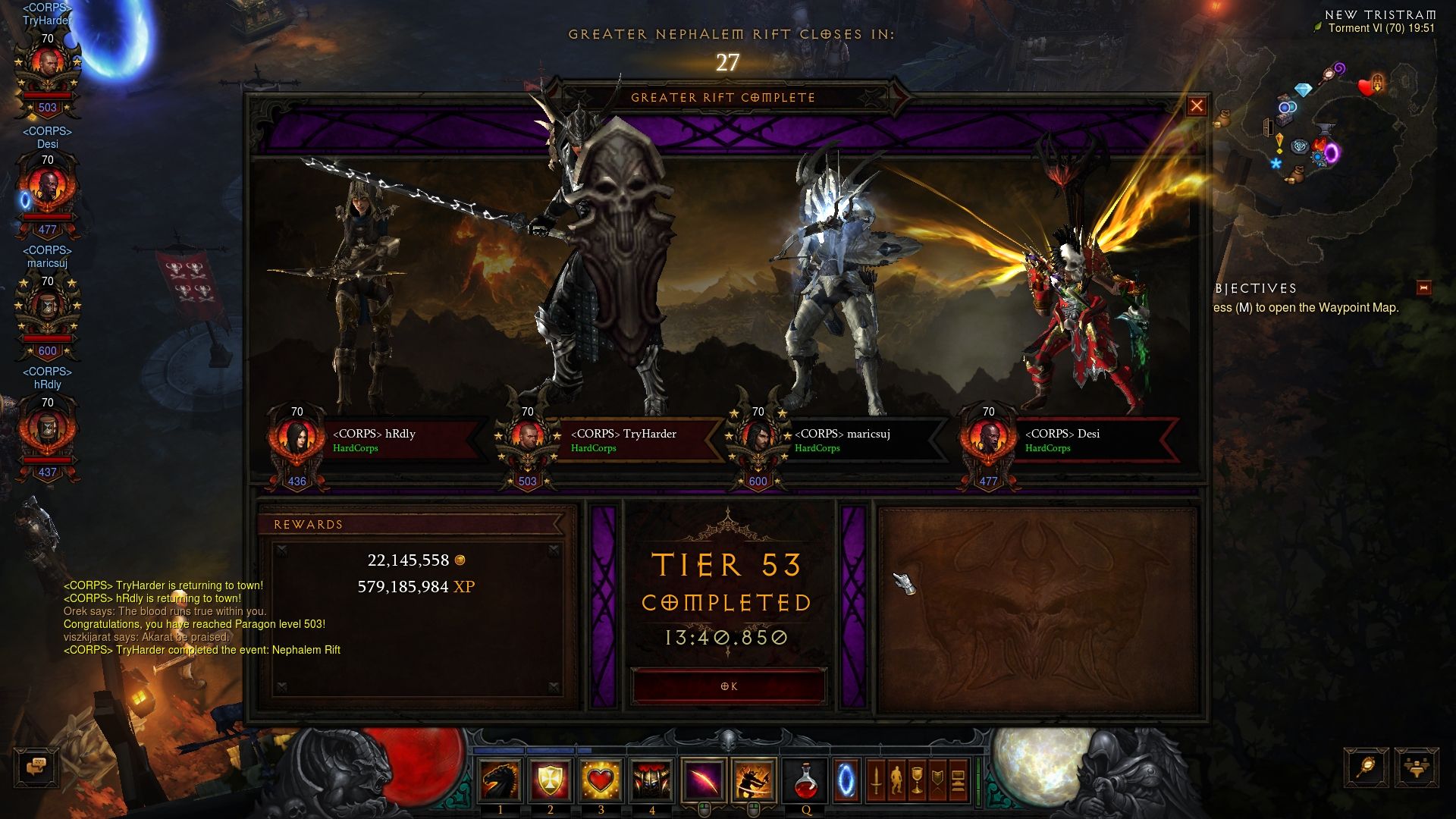
Task: Trigger the armored helmet champion skill
Action: [x=651, y=780]
